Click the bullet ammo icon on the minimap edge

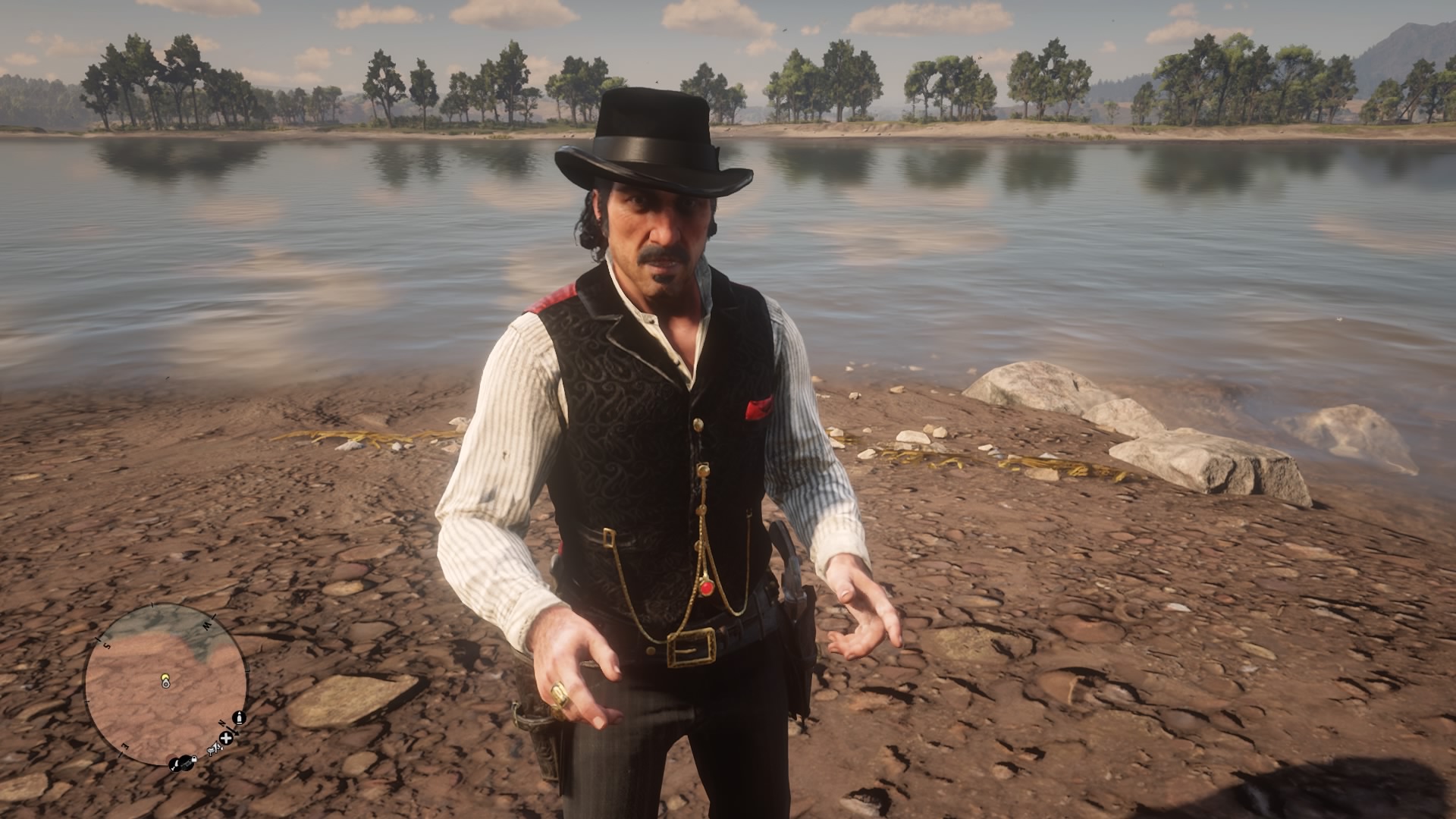(239, 718)
